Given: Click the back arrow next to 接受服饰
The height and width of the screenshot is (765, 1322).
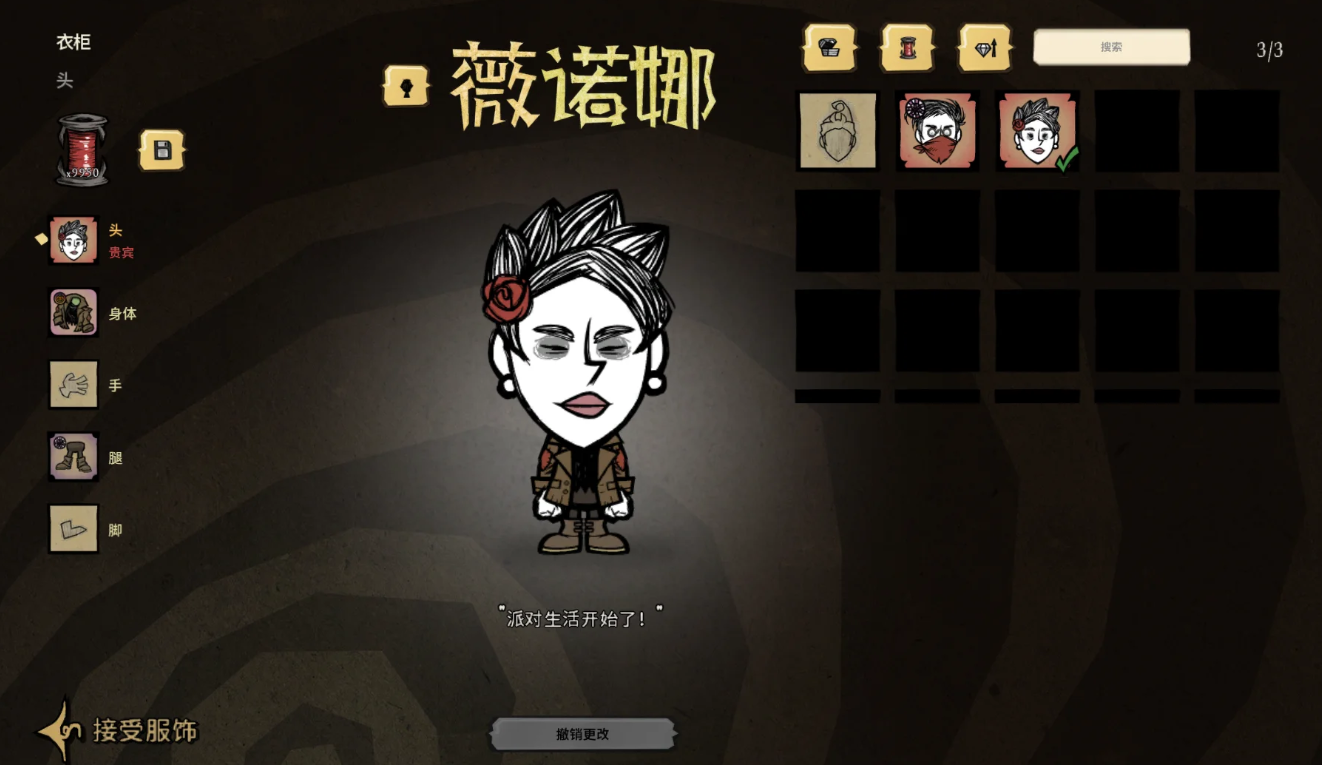Looking at the screenshot, I should 64,730.
